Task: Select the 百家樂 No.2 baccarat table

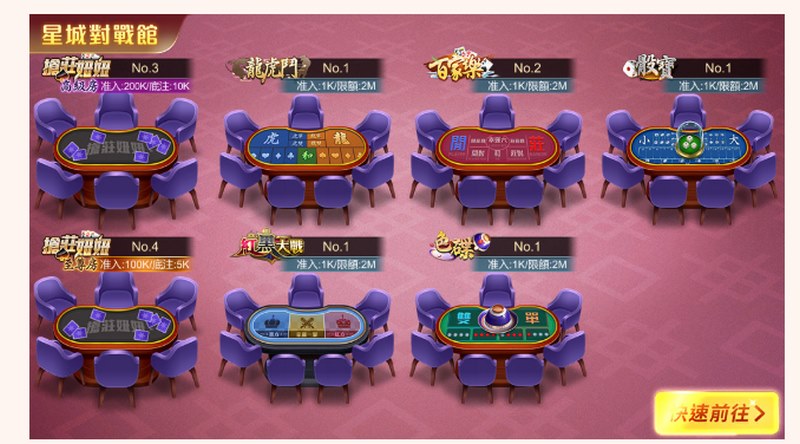Action: (x=498, y=147)
